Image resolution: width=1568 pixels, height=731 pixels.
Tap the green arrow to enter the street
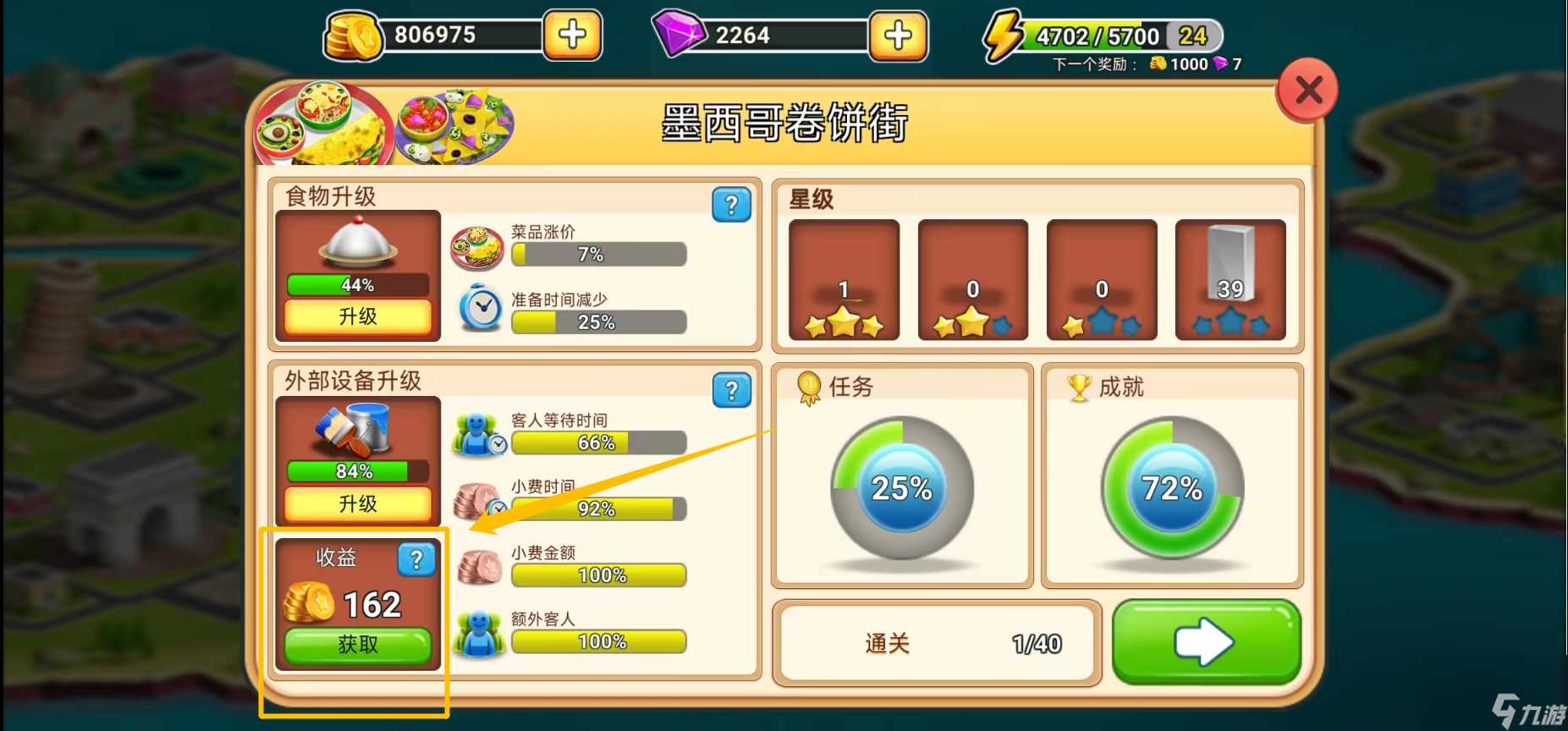coord(1206,642)
